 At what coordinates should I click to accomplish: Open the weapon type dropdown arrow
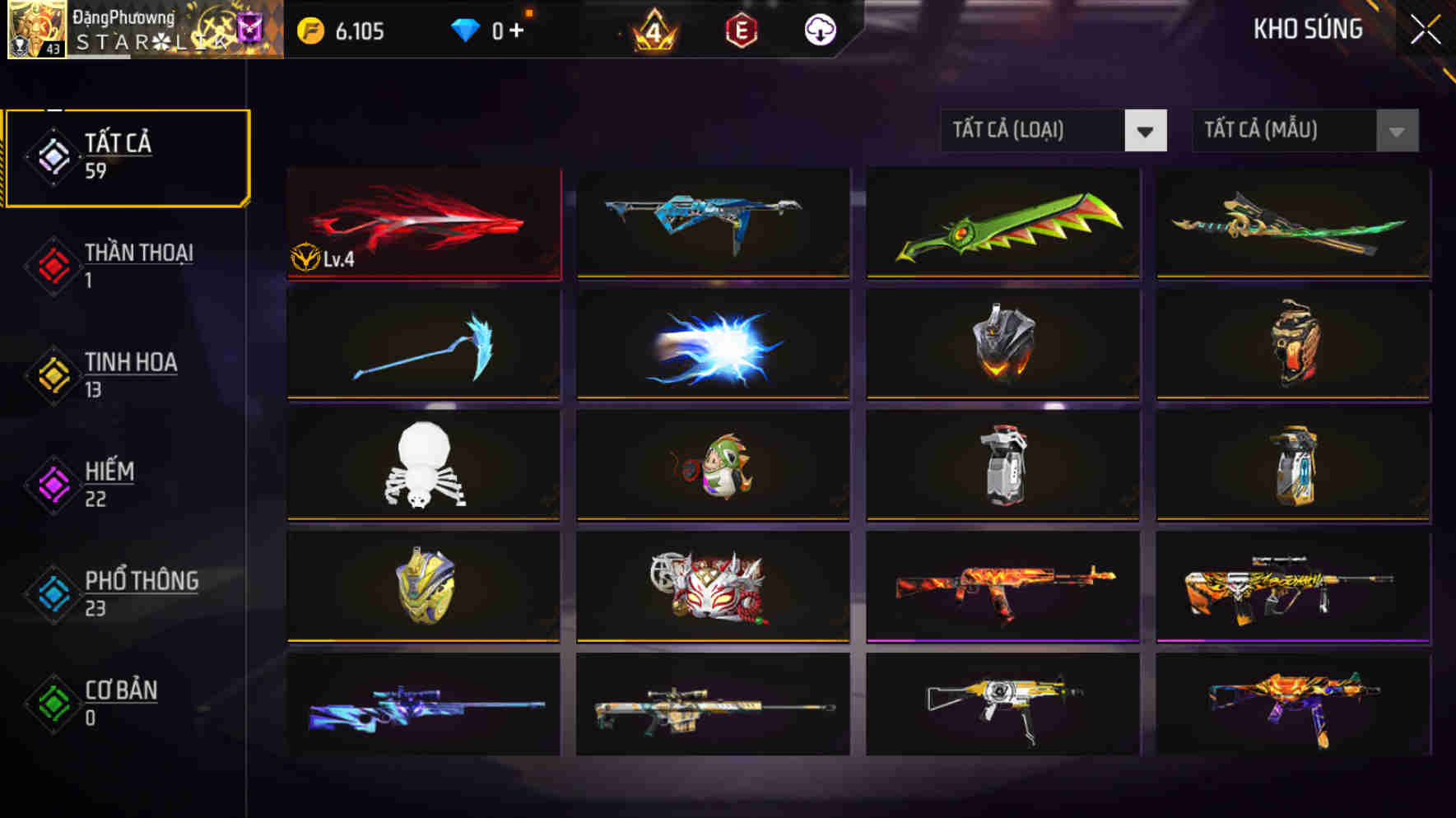[x=1147, y=130]
